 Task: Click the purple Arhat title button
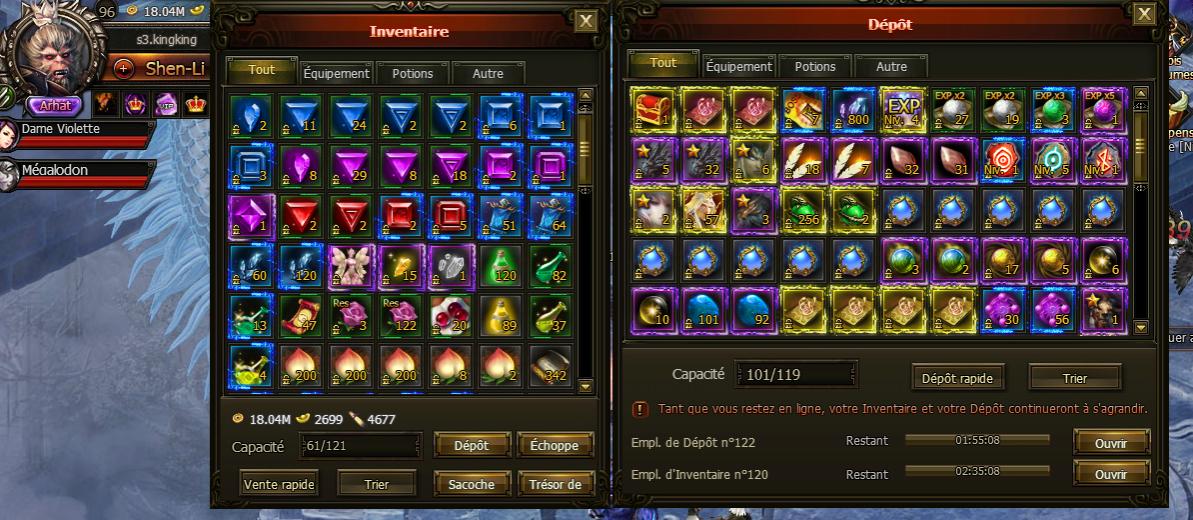[x=55, y=105]
